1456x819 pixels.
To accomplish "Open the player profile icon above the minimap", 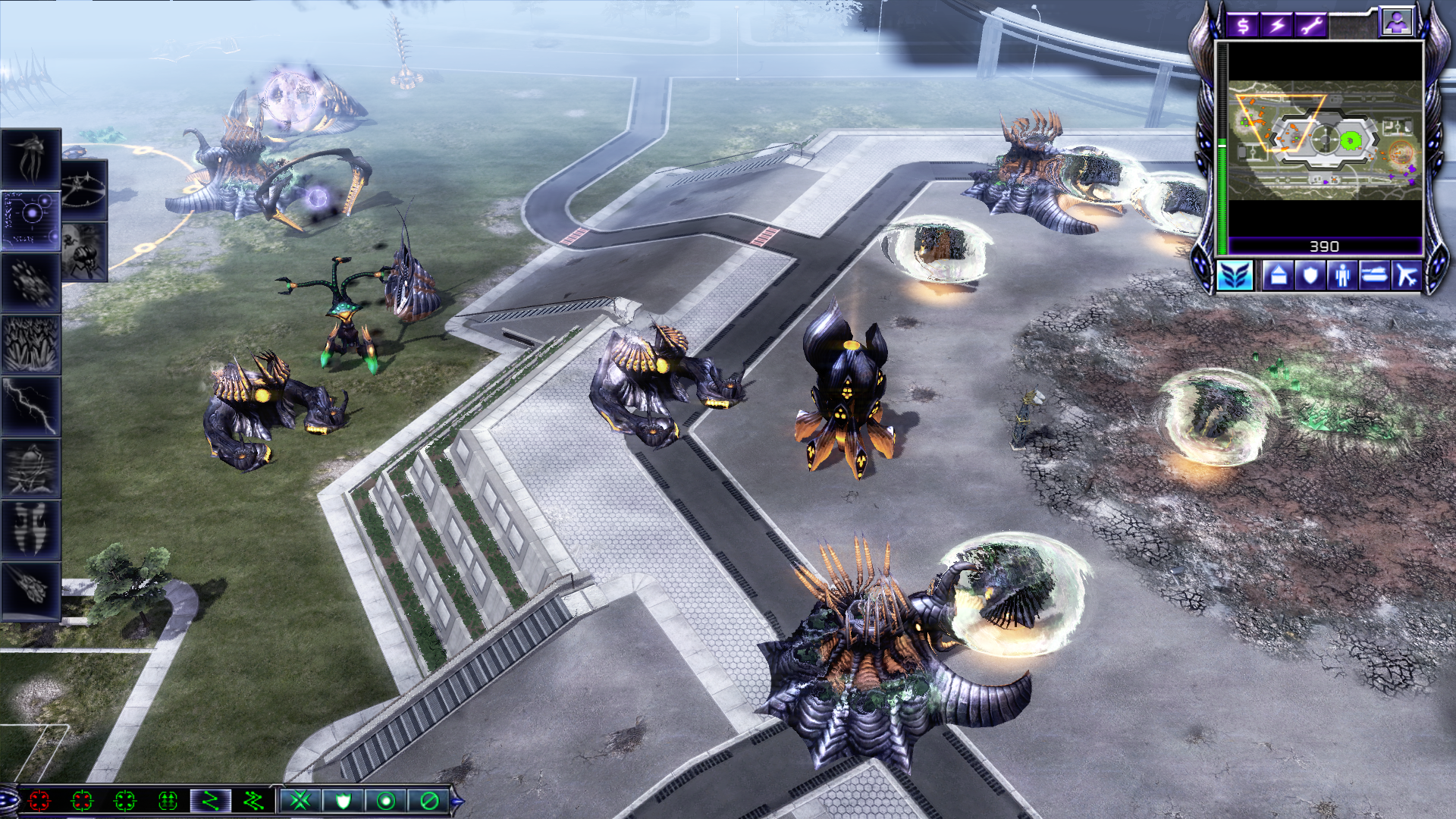I will point(1396,23).
